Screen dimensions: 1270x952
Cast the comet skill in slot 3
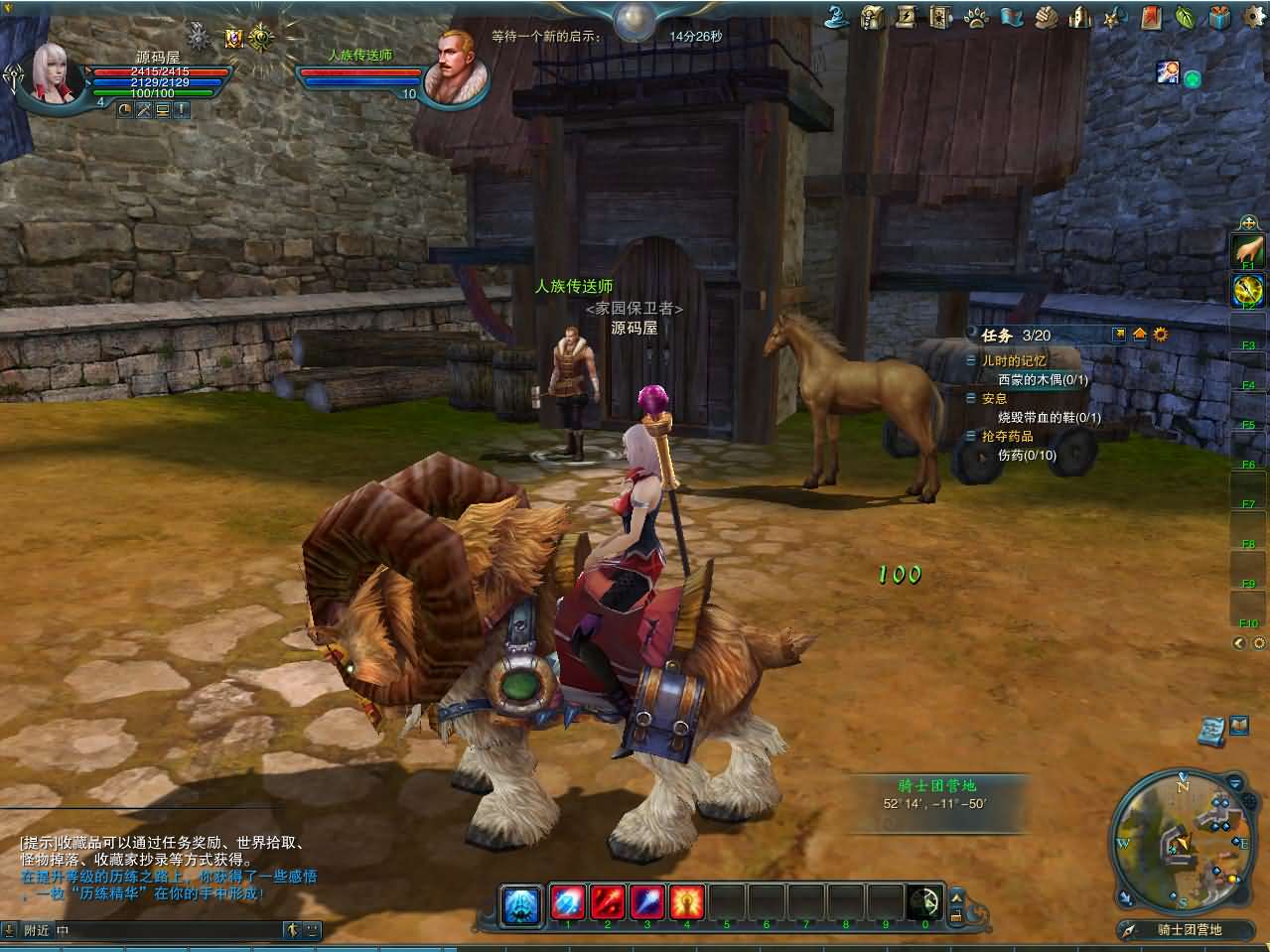click(647, 901)
